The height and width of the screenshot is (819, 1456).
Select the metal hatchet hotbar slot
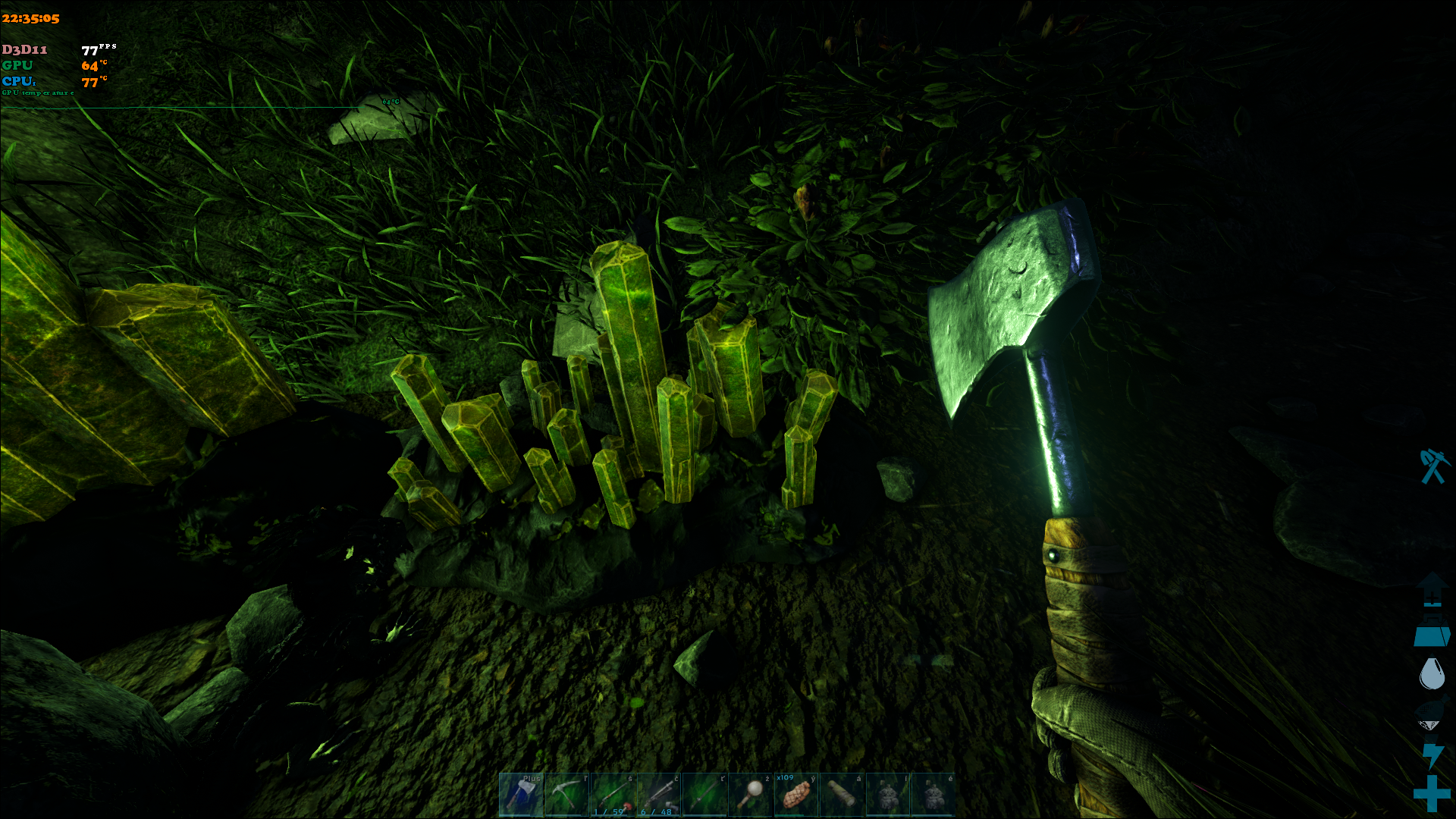[x=521, y=794]
